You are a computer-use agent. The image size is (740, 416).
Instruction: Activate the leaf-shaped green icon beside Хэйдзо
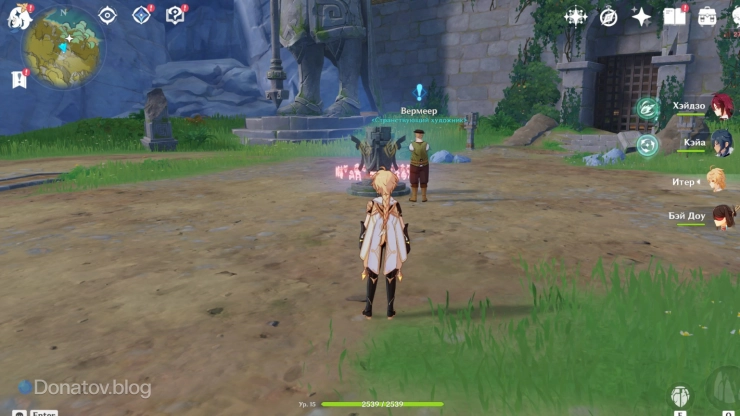click(x=648, y=108)
